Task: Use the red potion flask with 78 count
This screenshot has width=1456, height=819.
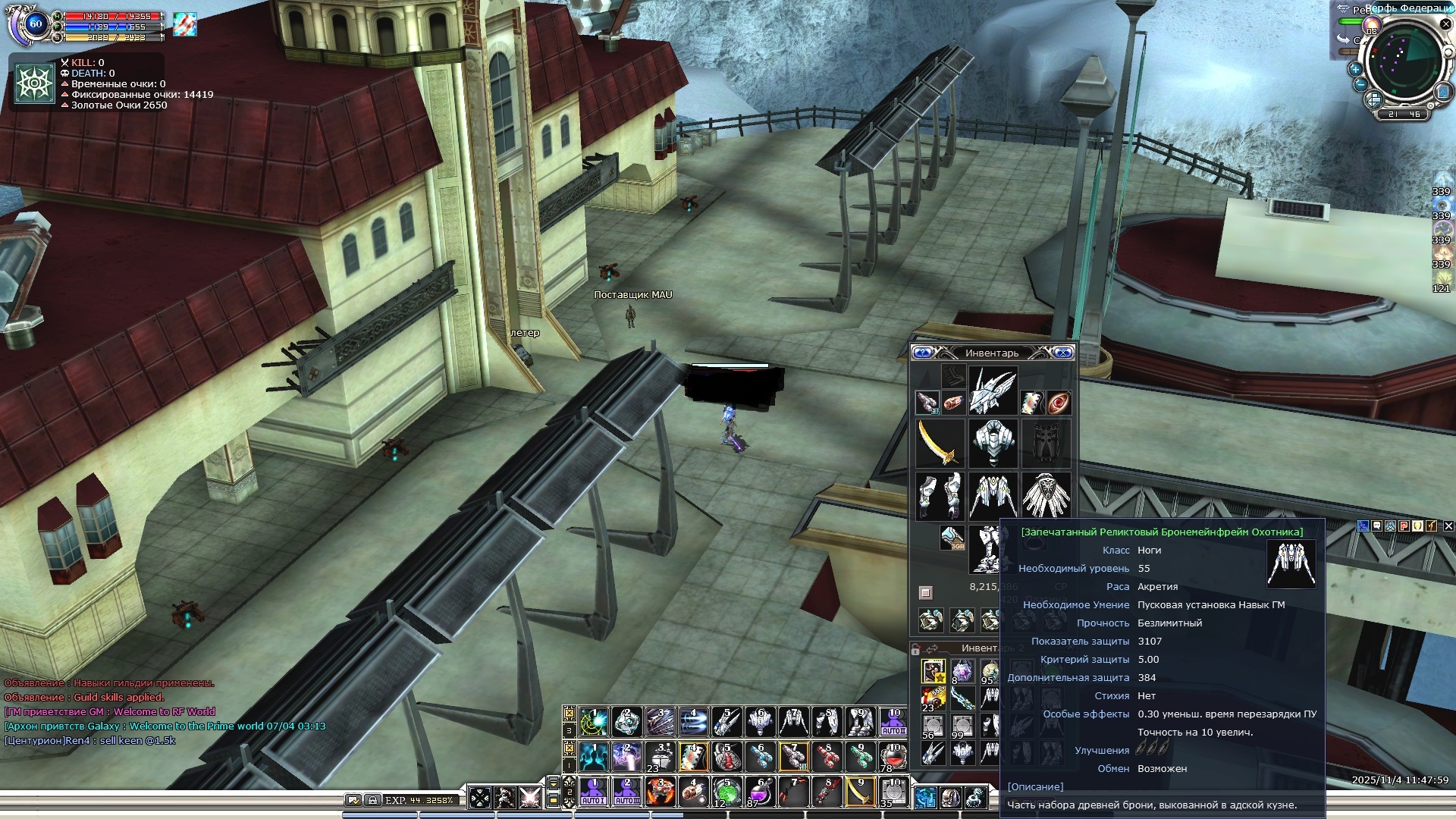Action: [893, 757]
